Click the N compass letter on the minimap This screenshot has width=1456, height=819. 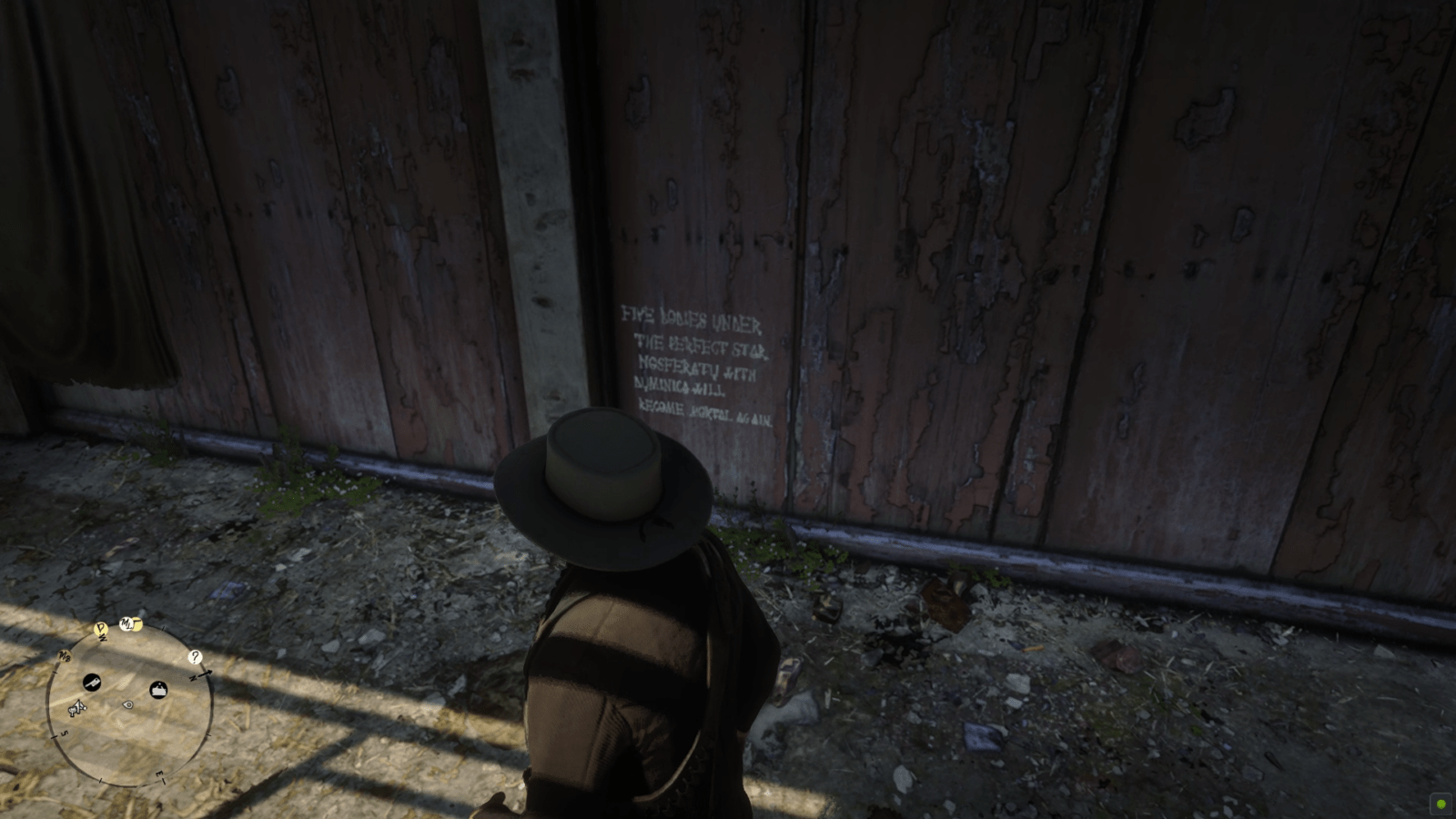pos(193,679)
